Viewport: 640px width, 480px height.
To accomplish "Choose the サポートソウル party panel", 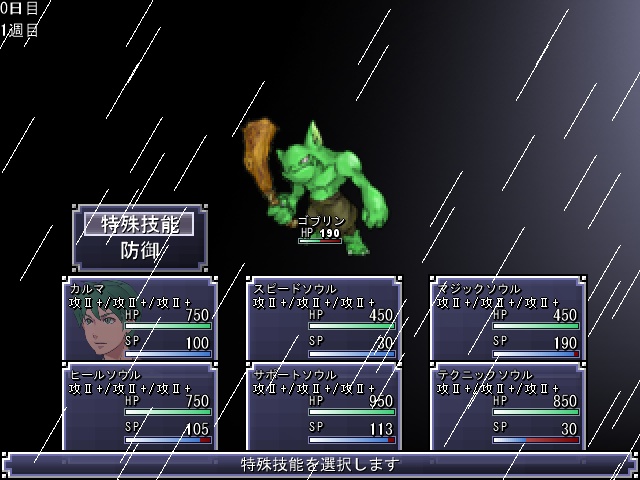I will click(x=323, y=405).
